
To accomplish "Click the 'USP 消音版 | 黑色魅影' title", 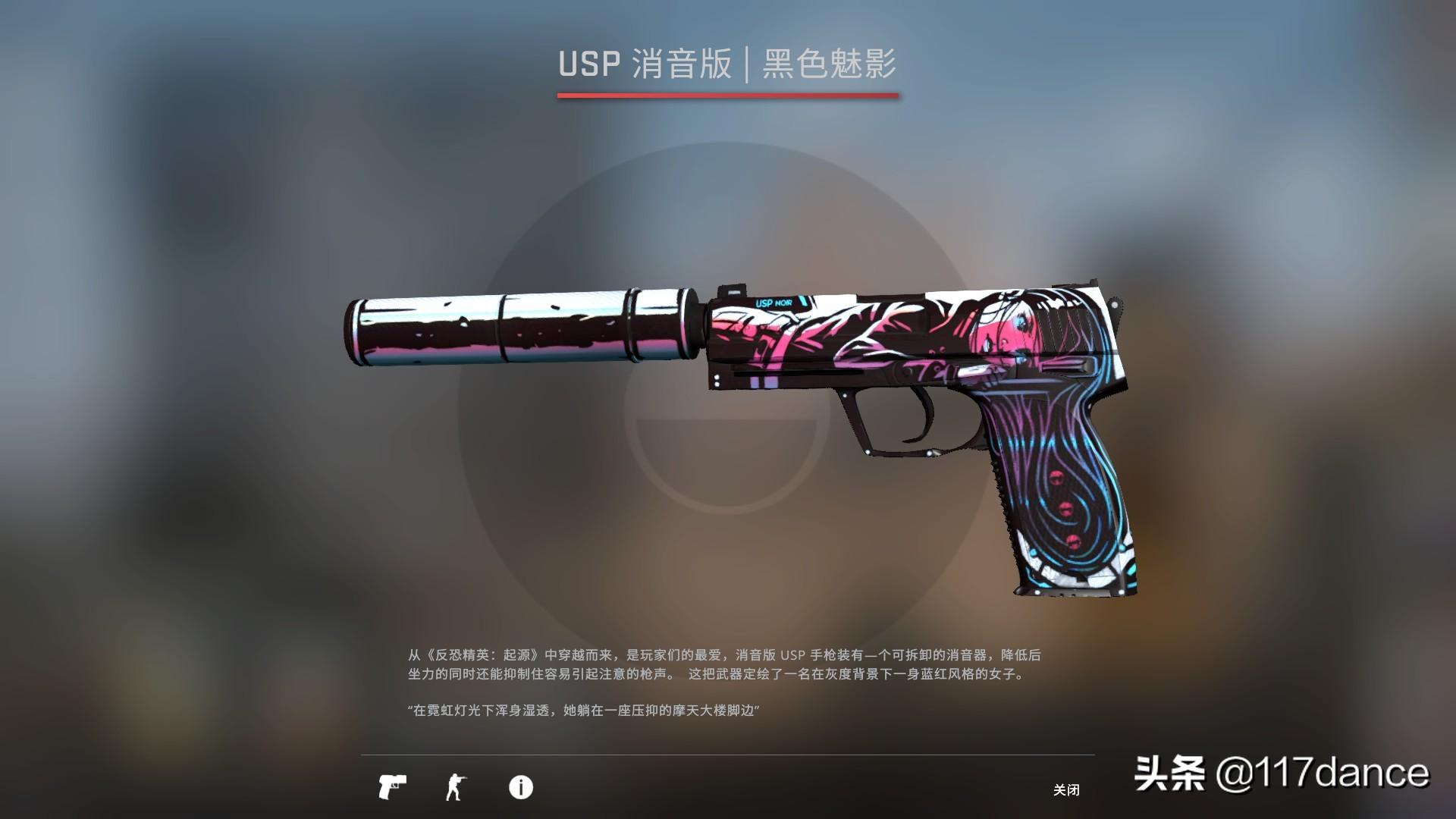I will (726, 64).
